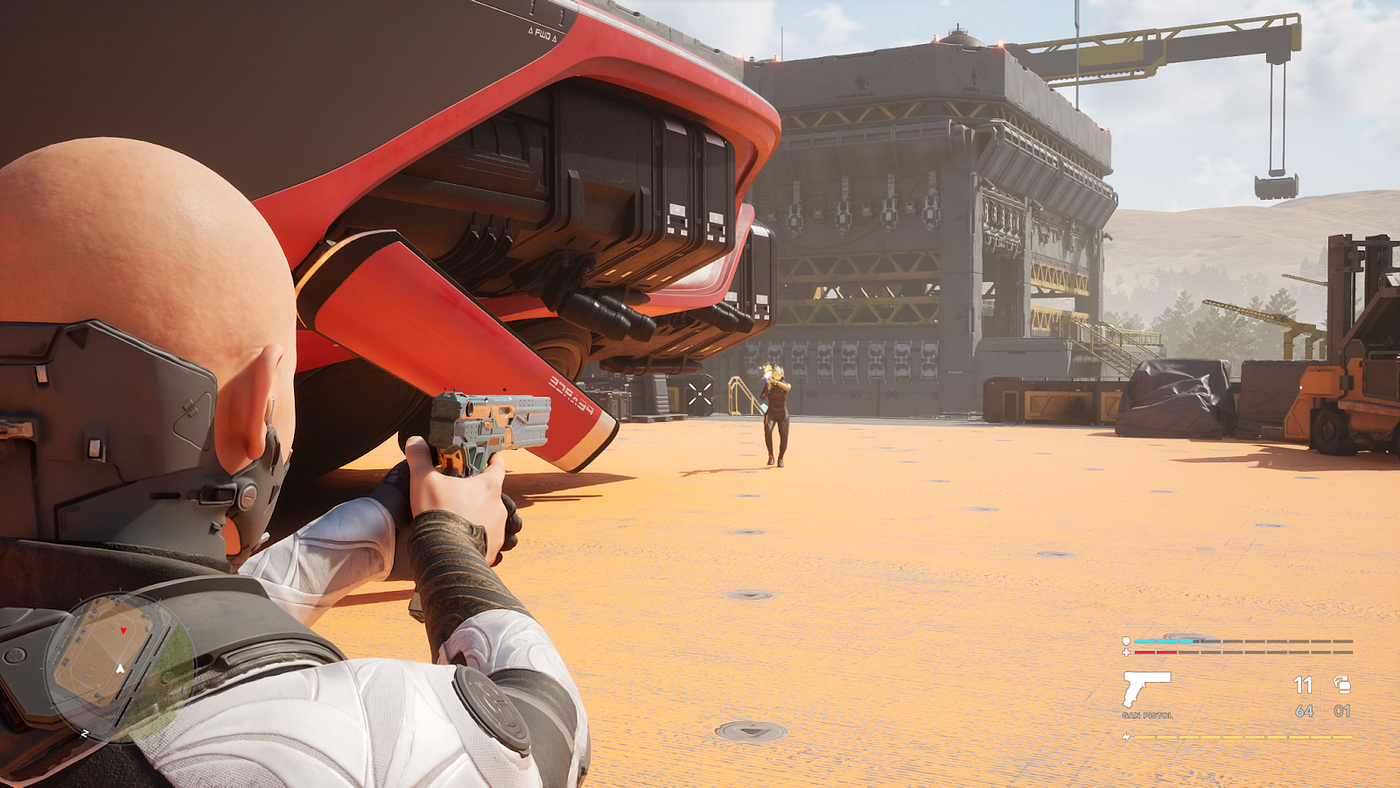The image size is (1400, 788).
Task: Select the grenade icon in the HUD
Action: [x=1342, y=685]
